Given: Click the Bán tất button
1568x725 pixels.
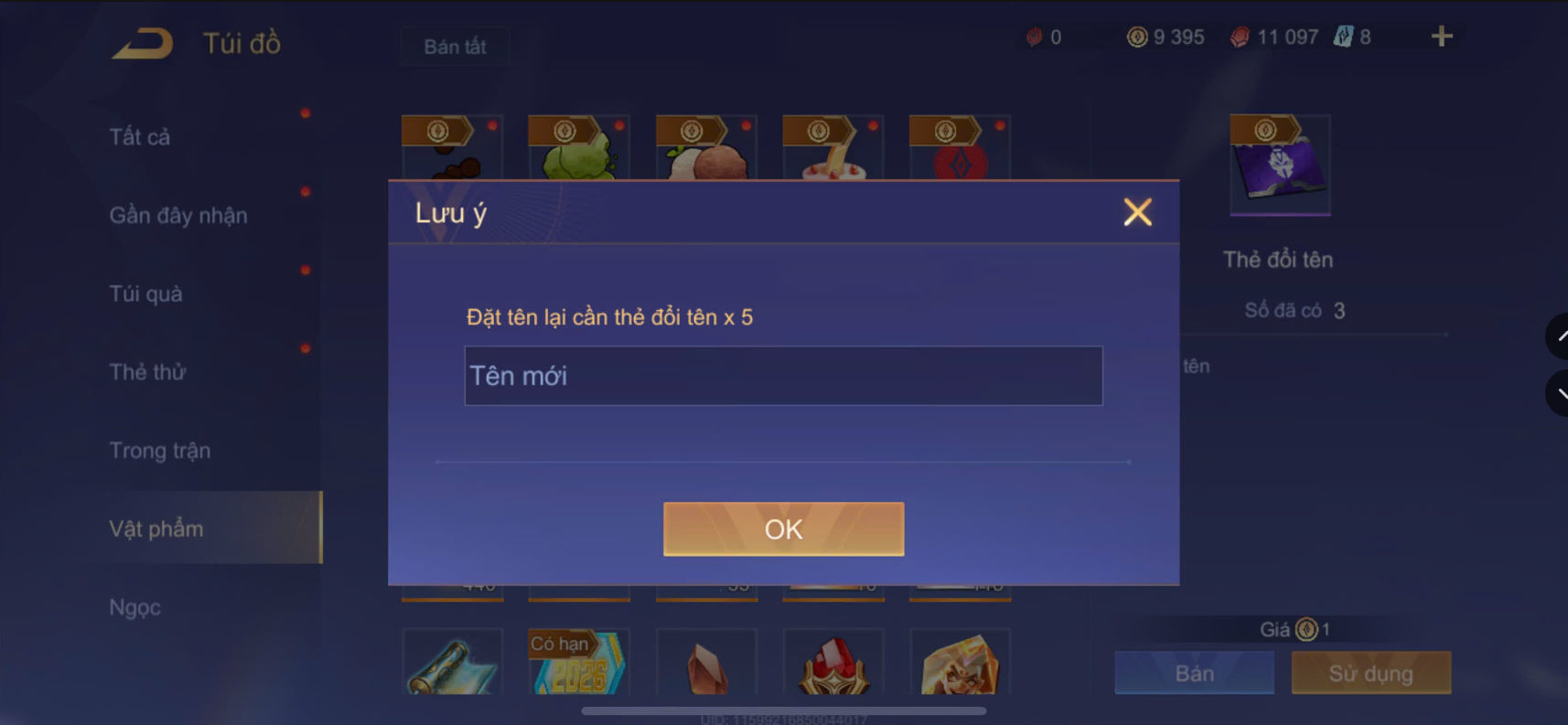Looking at the screenshot, I should point(455,46).
